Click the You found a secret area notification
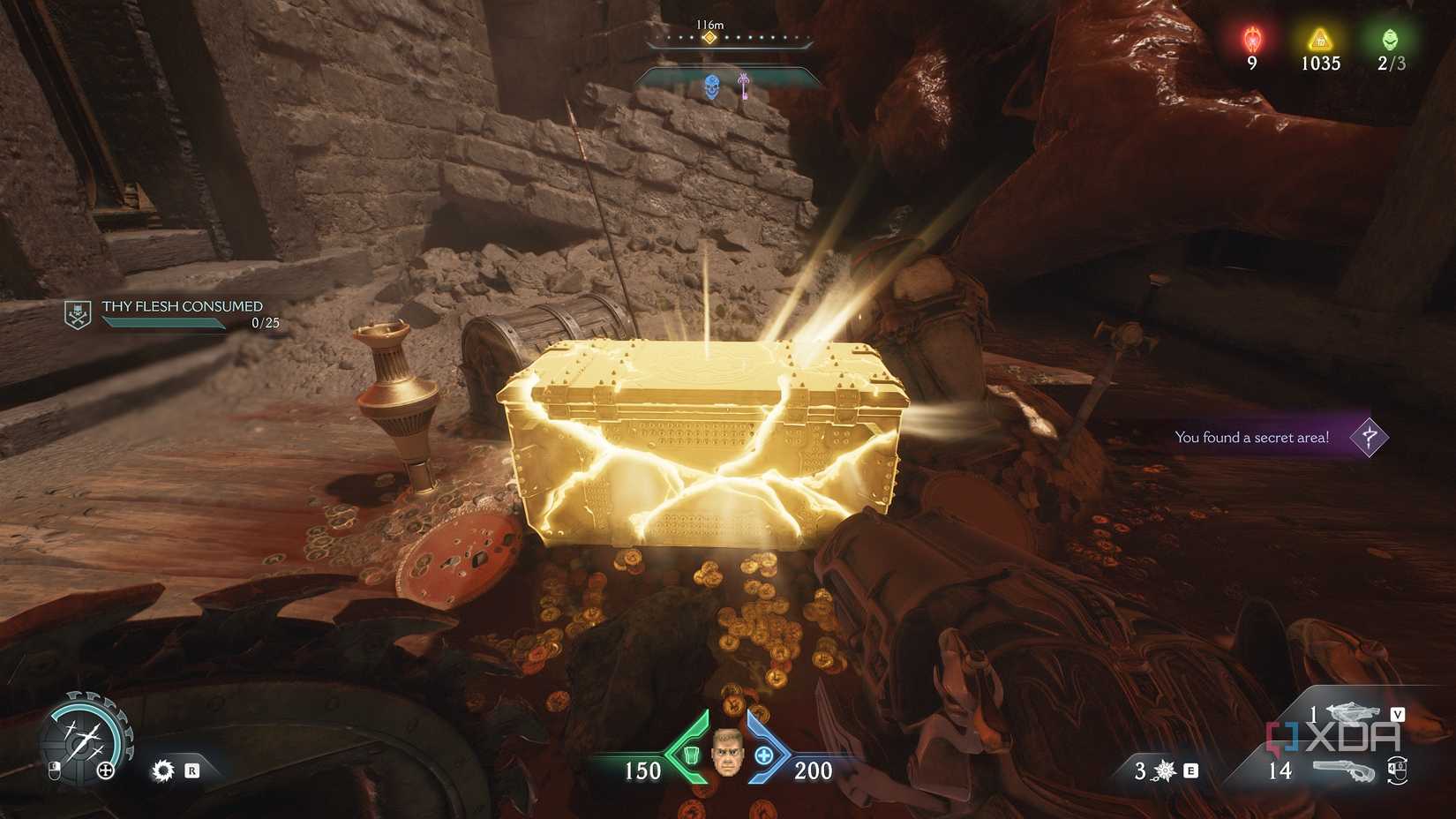 click(1251, 437)
